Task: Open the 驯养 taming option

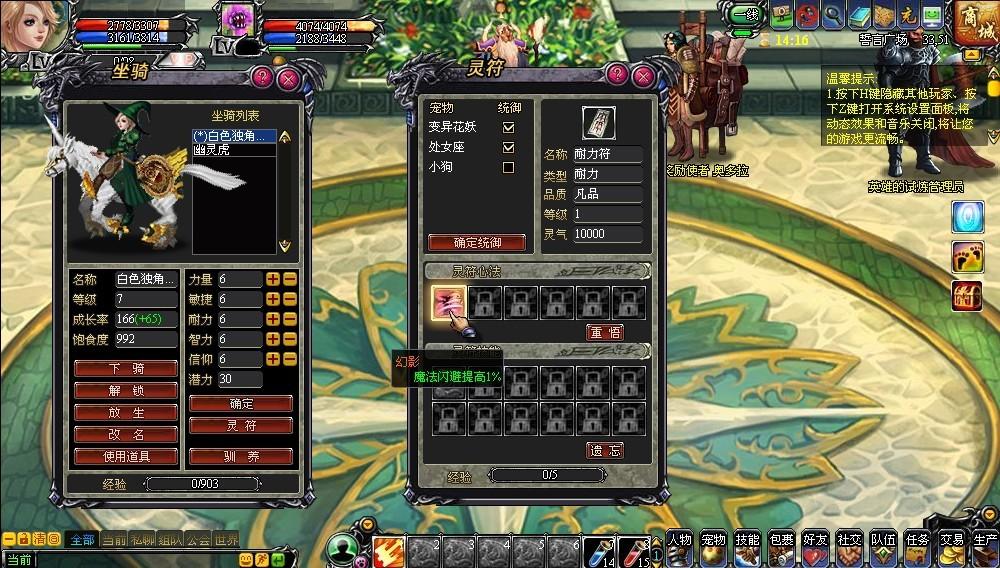Action: pyautogui.click(x=240, y=456)
